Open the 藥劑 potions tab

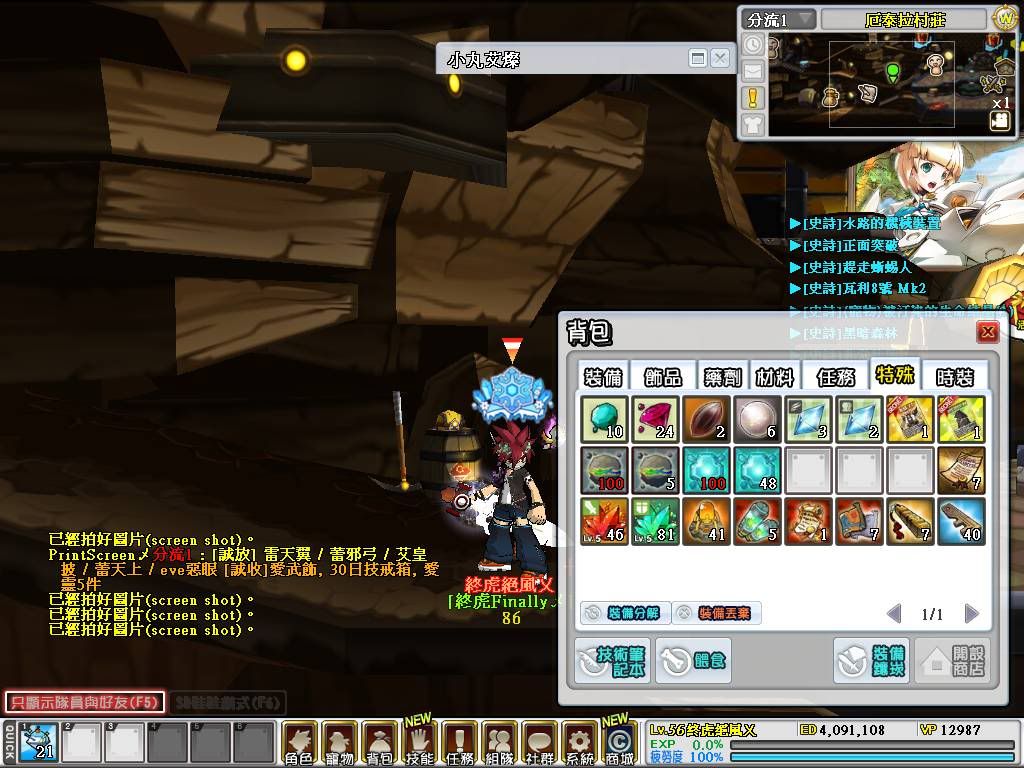coord(720,376)
